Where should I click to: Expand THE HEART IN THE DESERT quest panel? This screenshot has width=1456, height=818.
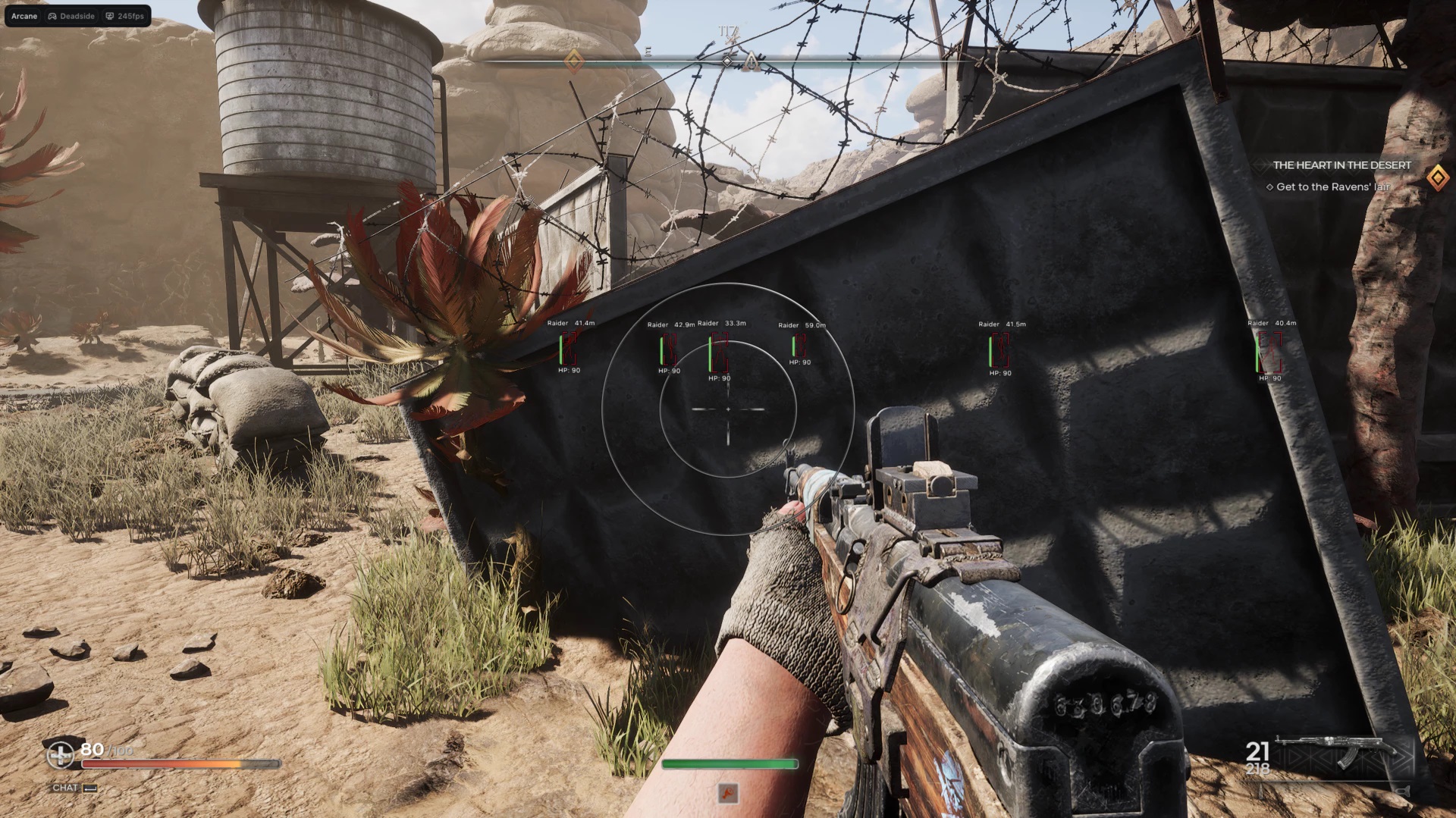coord(1342,165)
